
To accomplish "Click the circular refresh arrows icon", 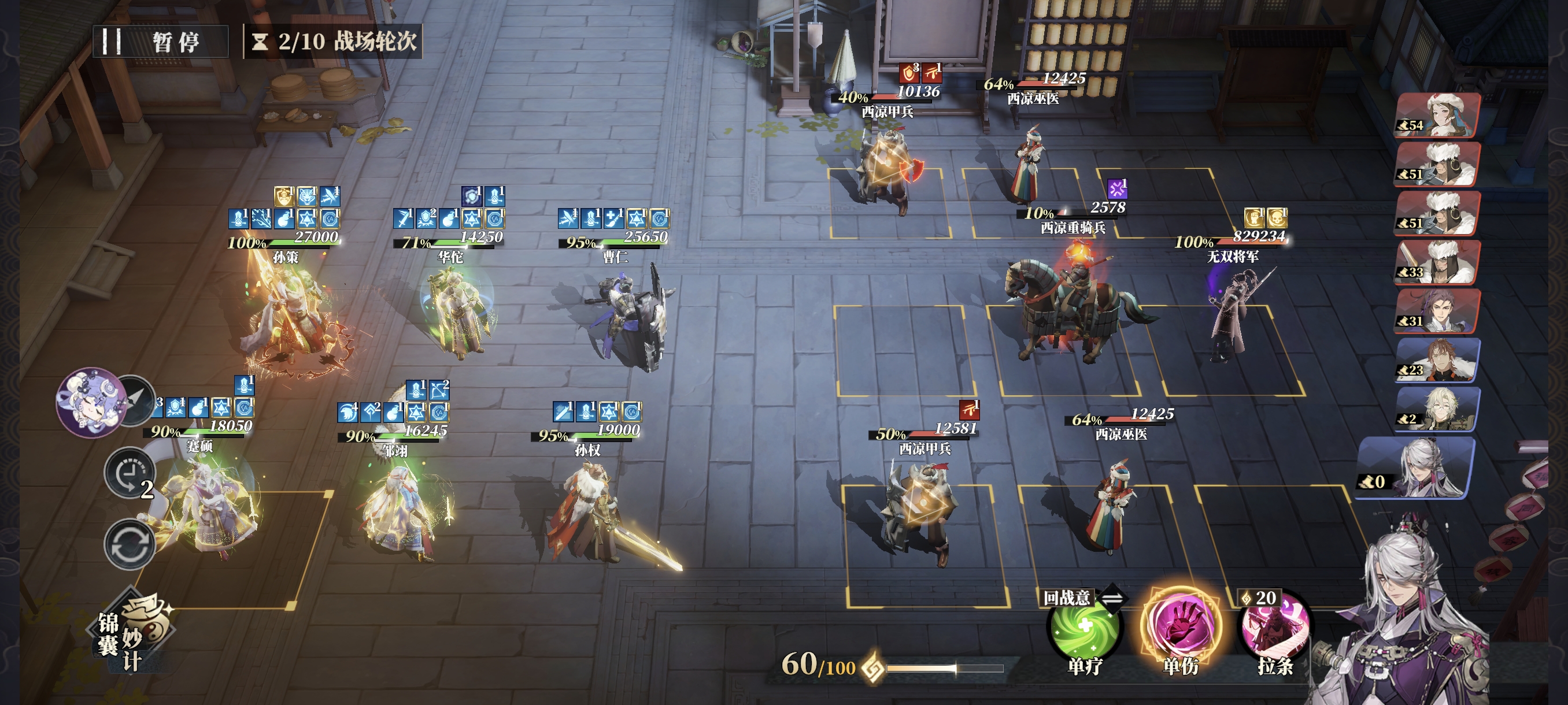I will point(129,544).
